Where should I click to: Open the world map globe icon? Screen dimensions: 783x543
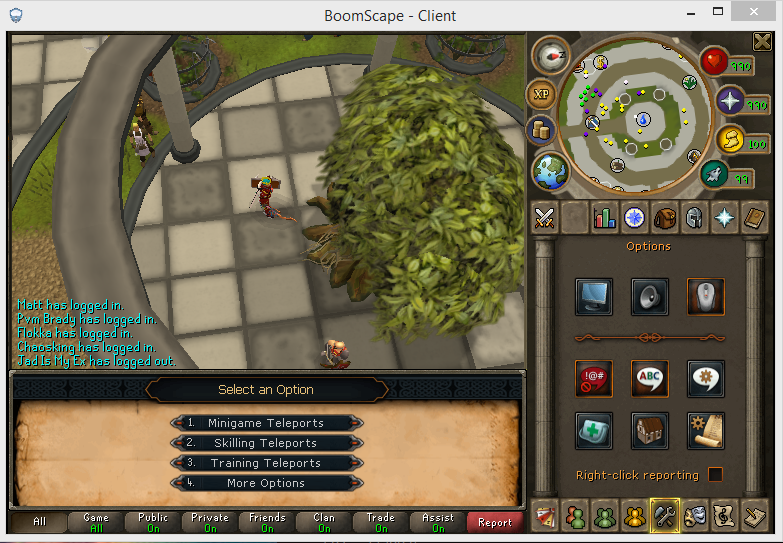[x=551, y=170]
